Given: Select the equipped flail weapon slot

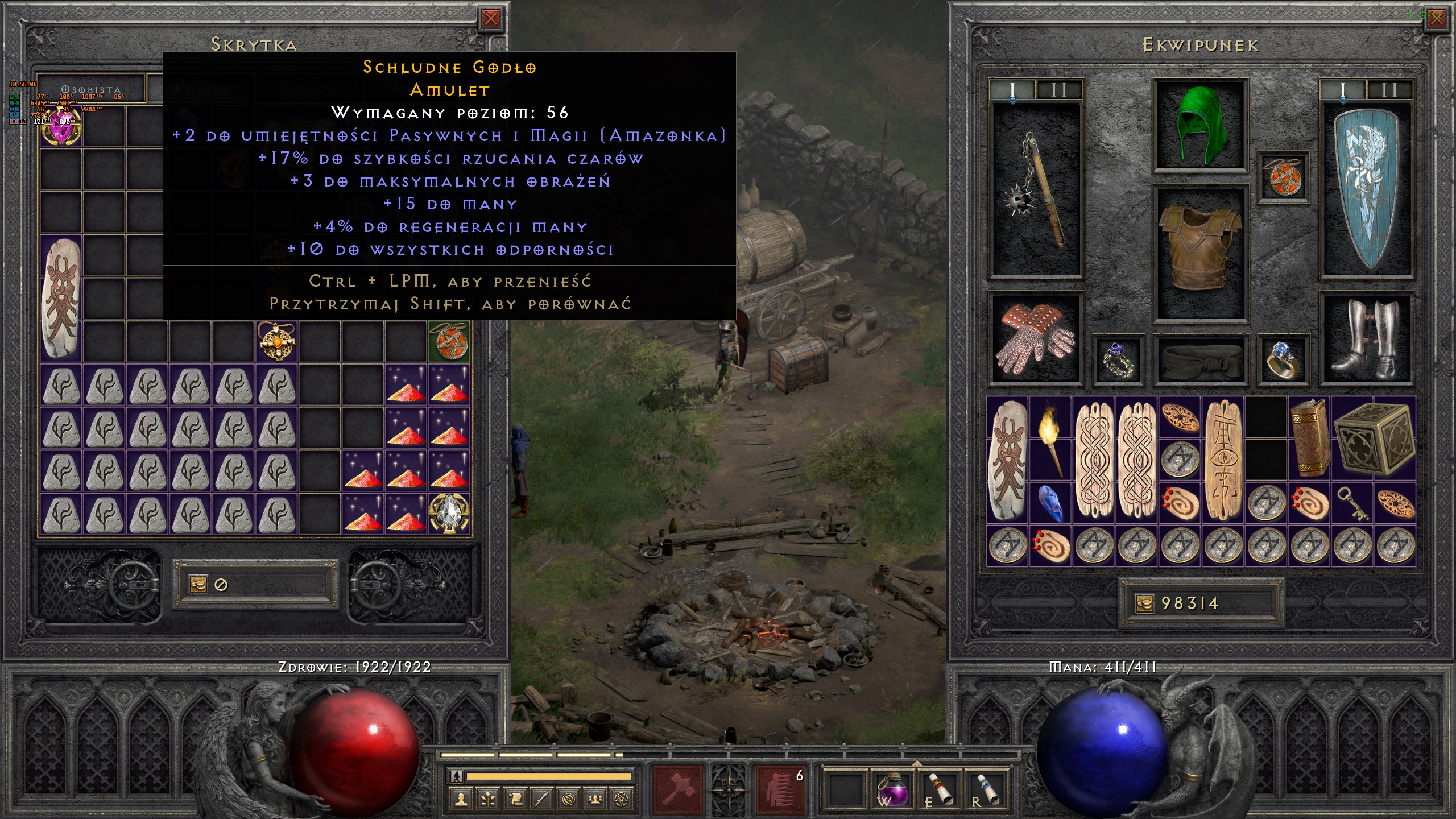Looking at the screenshot, I should (x=1035, y=191).
